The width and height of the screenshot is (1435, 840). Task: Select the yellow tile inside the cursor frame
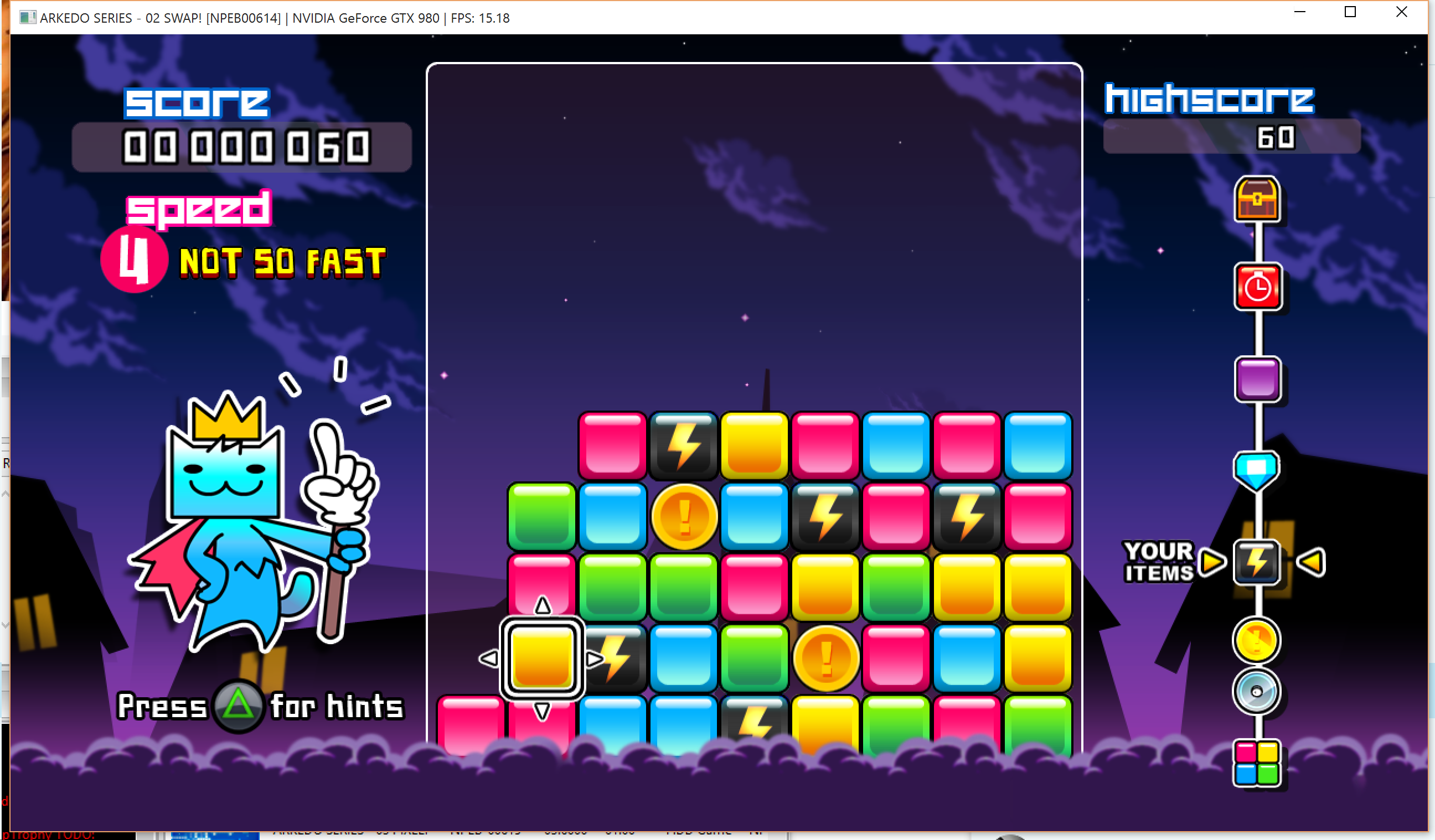click(x=541, y=658)
